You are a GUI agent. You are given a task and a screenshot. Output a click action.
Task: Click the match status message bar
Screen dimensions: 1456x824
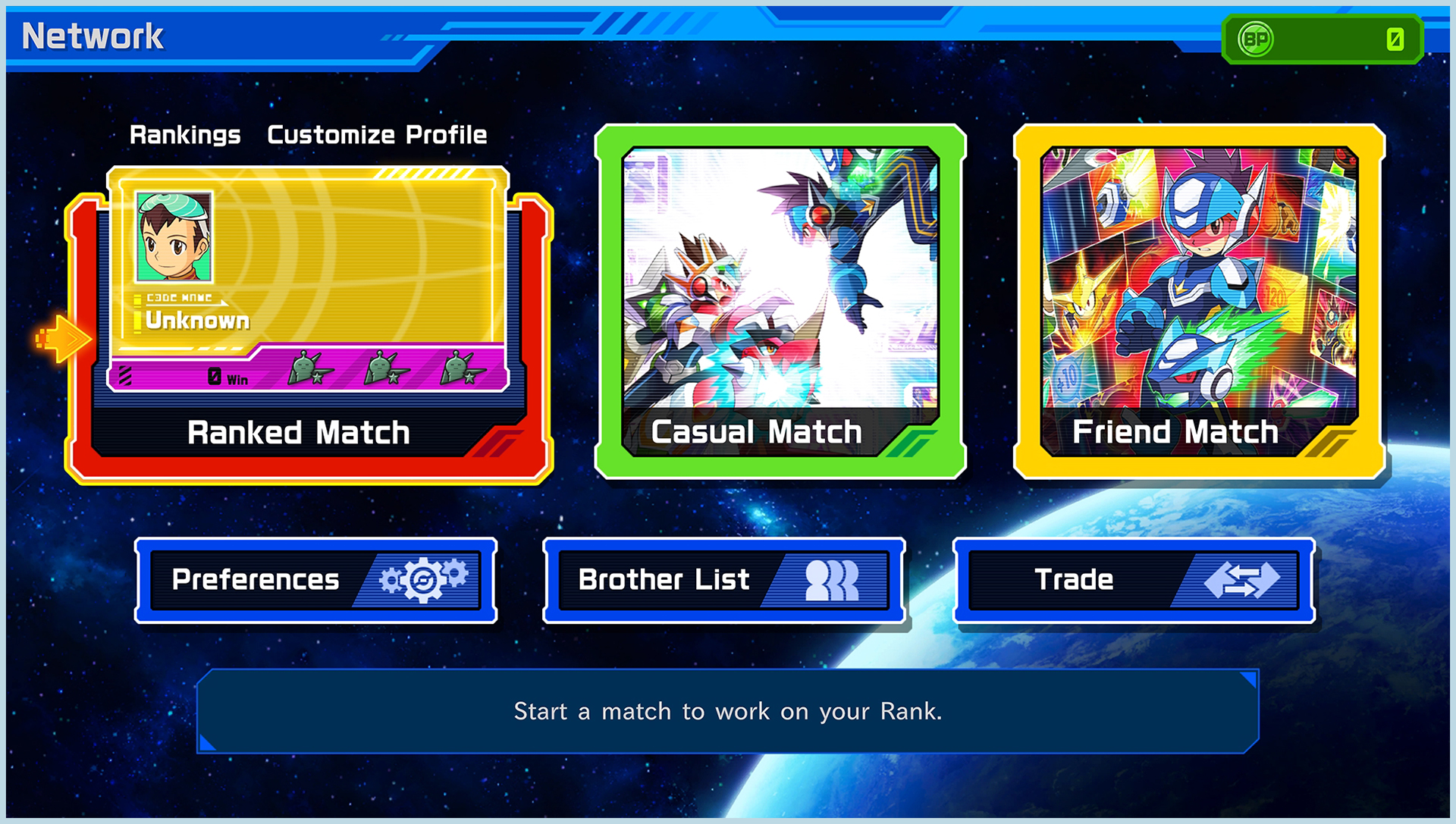[x=728, y=711]
